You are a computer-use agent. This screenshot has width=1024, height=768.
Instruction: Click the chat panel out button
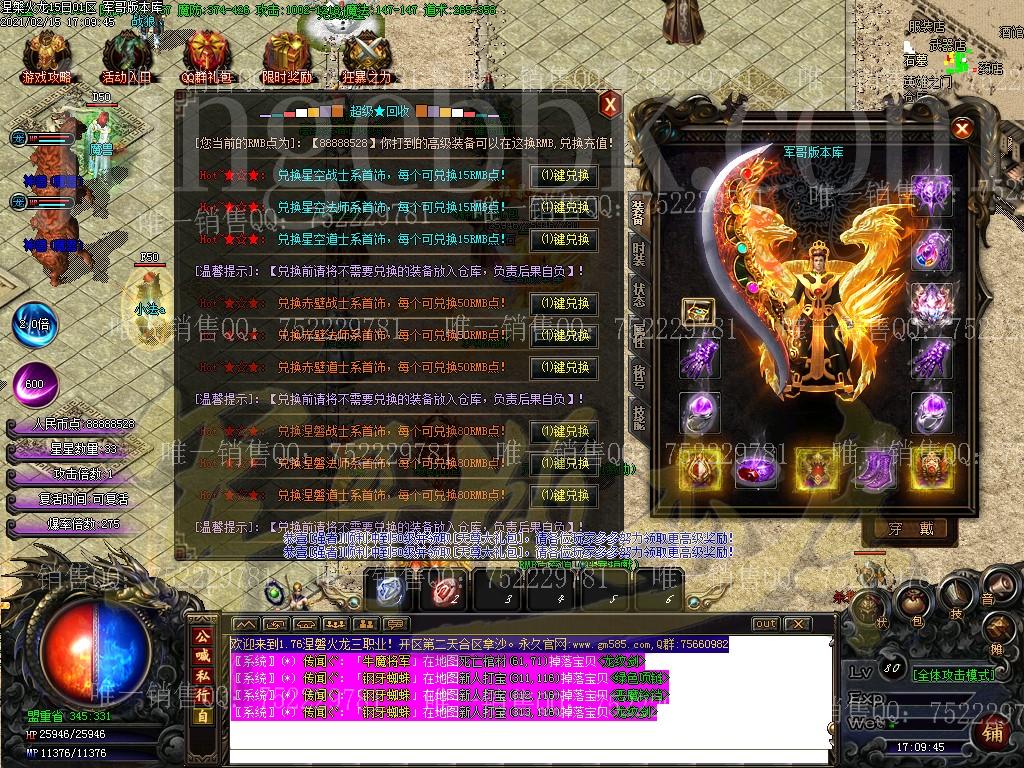coord(765,623)
